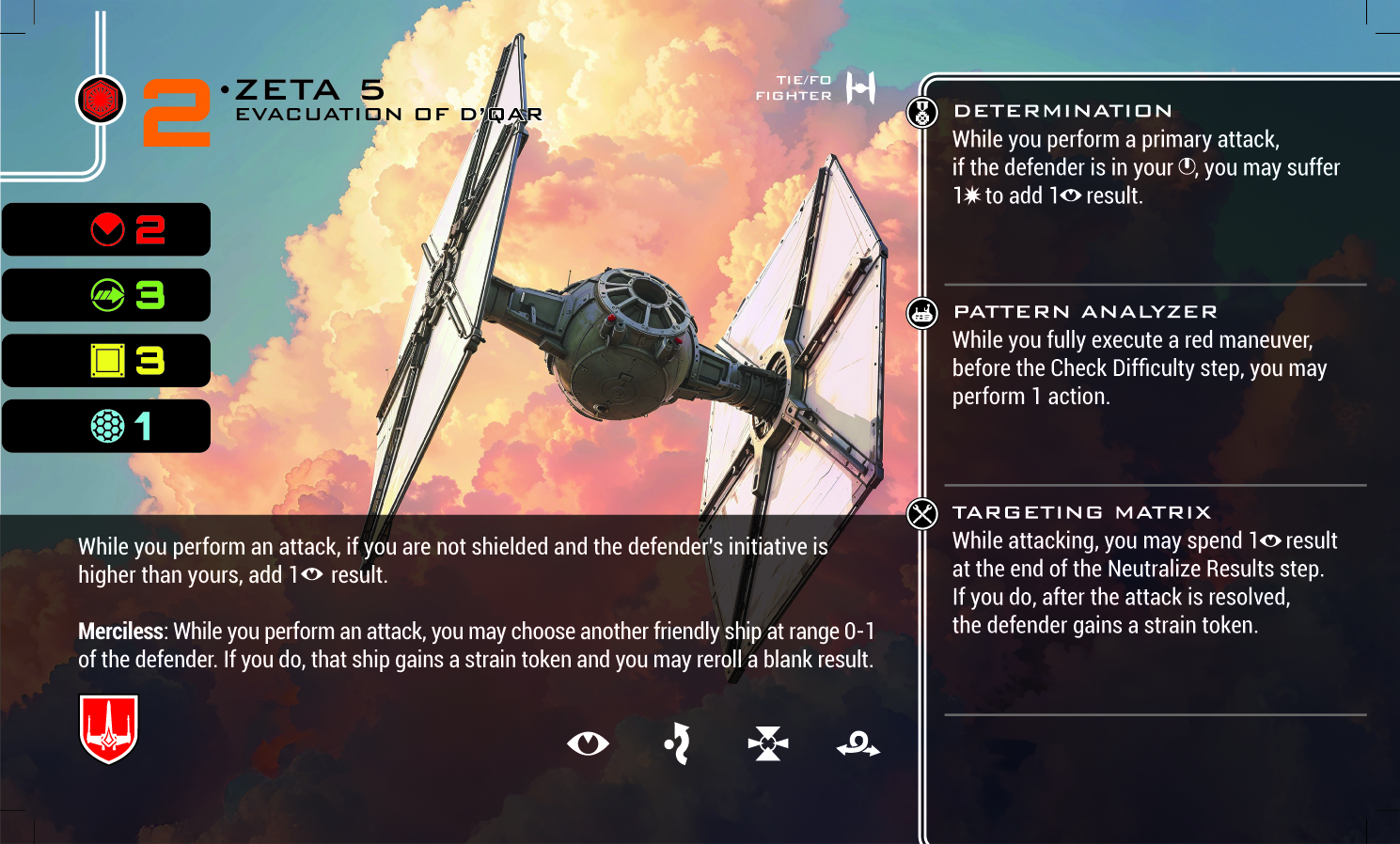The image size is (1400, 844).
Task: Open the Determination upgrade icon
Action: [922, 113]
